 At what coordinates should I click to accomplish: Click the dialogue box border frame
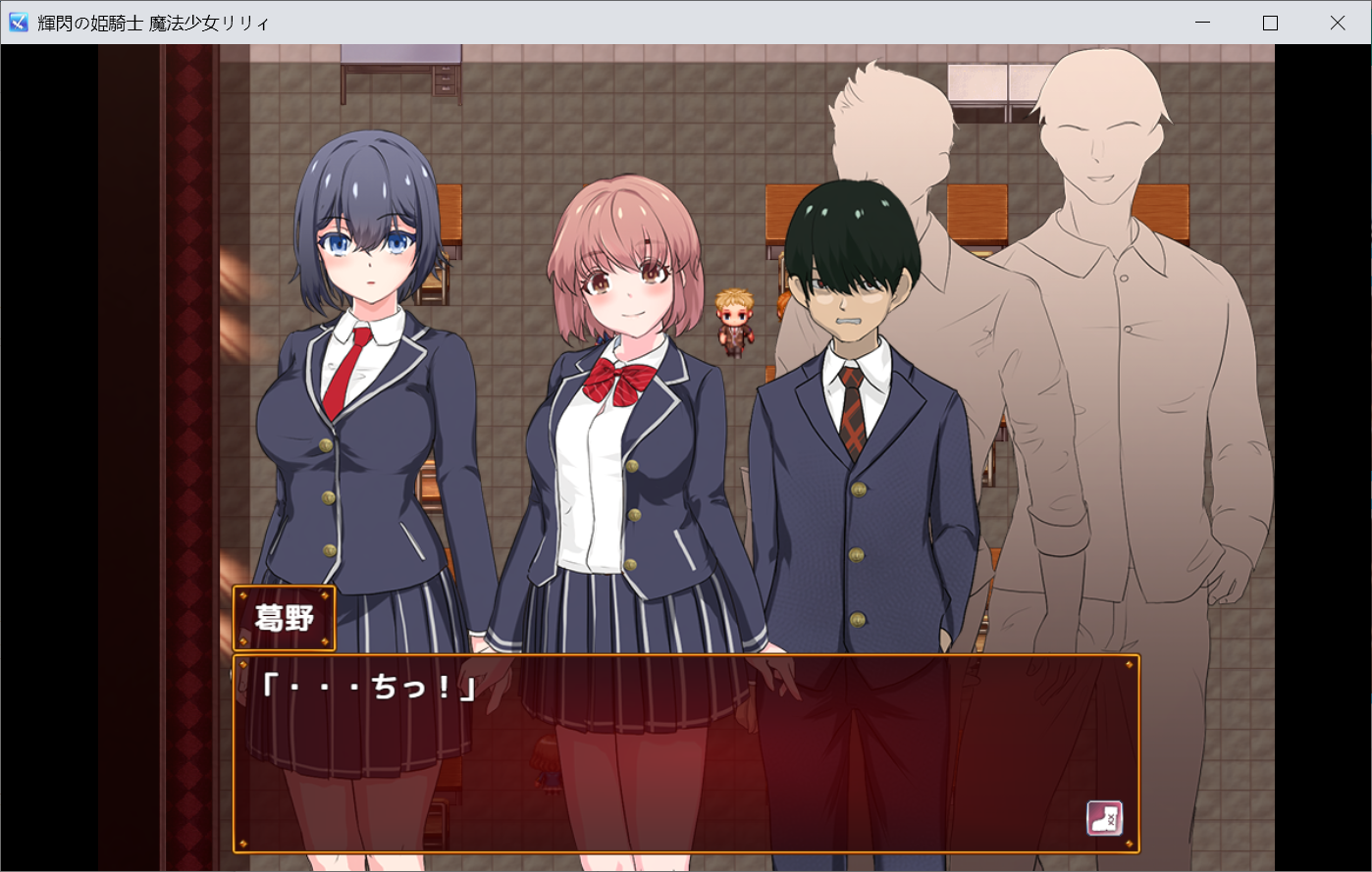687,654
